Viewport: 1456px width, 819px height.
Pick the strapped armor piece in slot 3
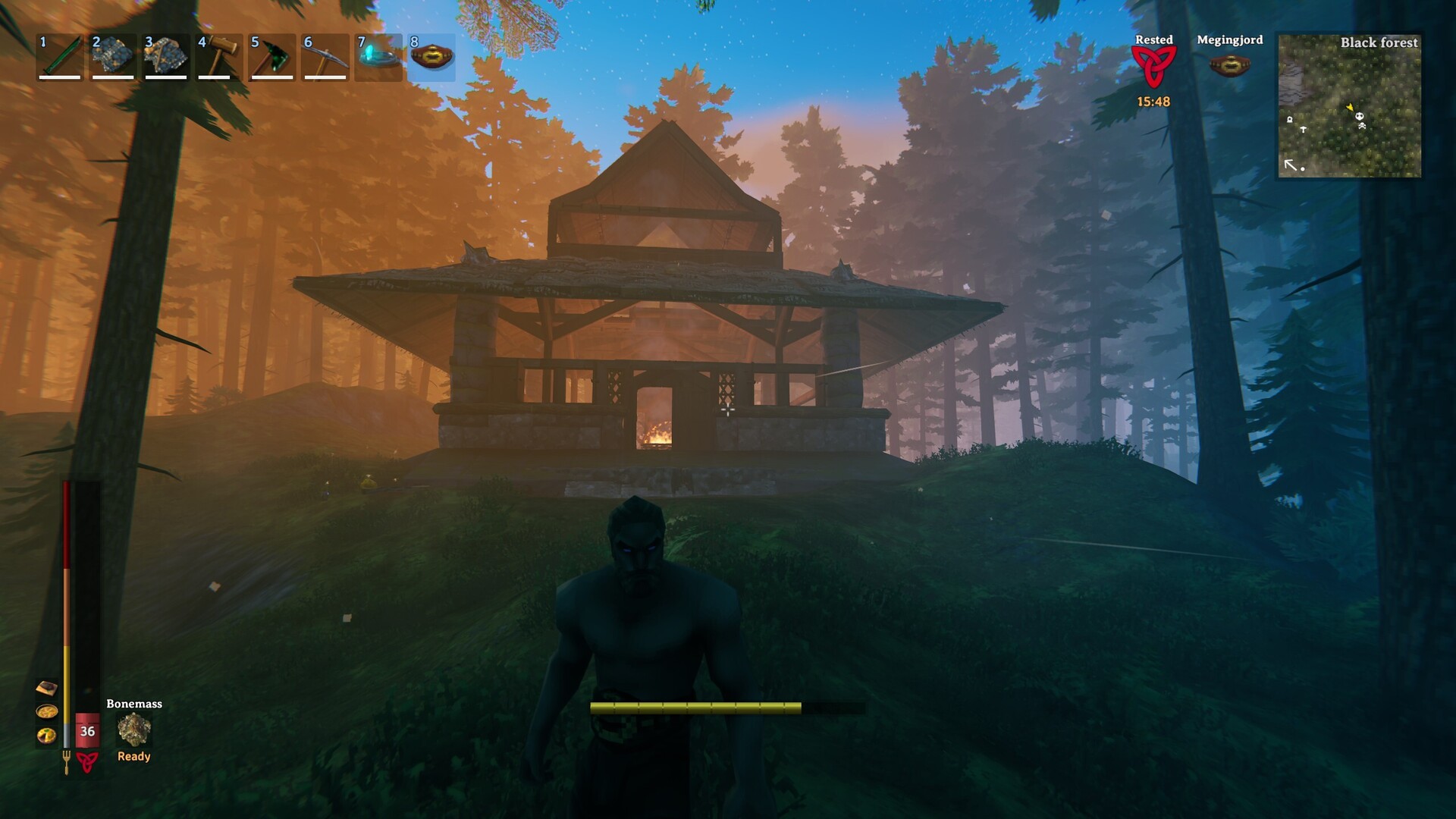166,56
